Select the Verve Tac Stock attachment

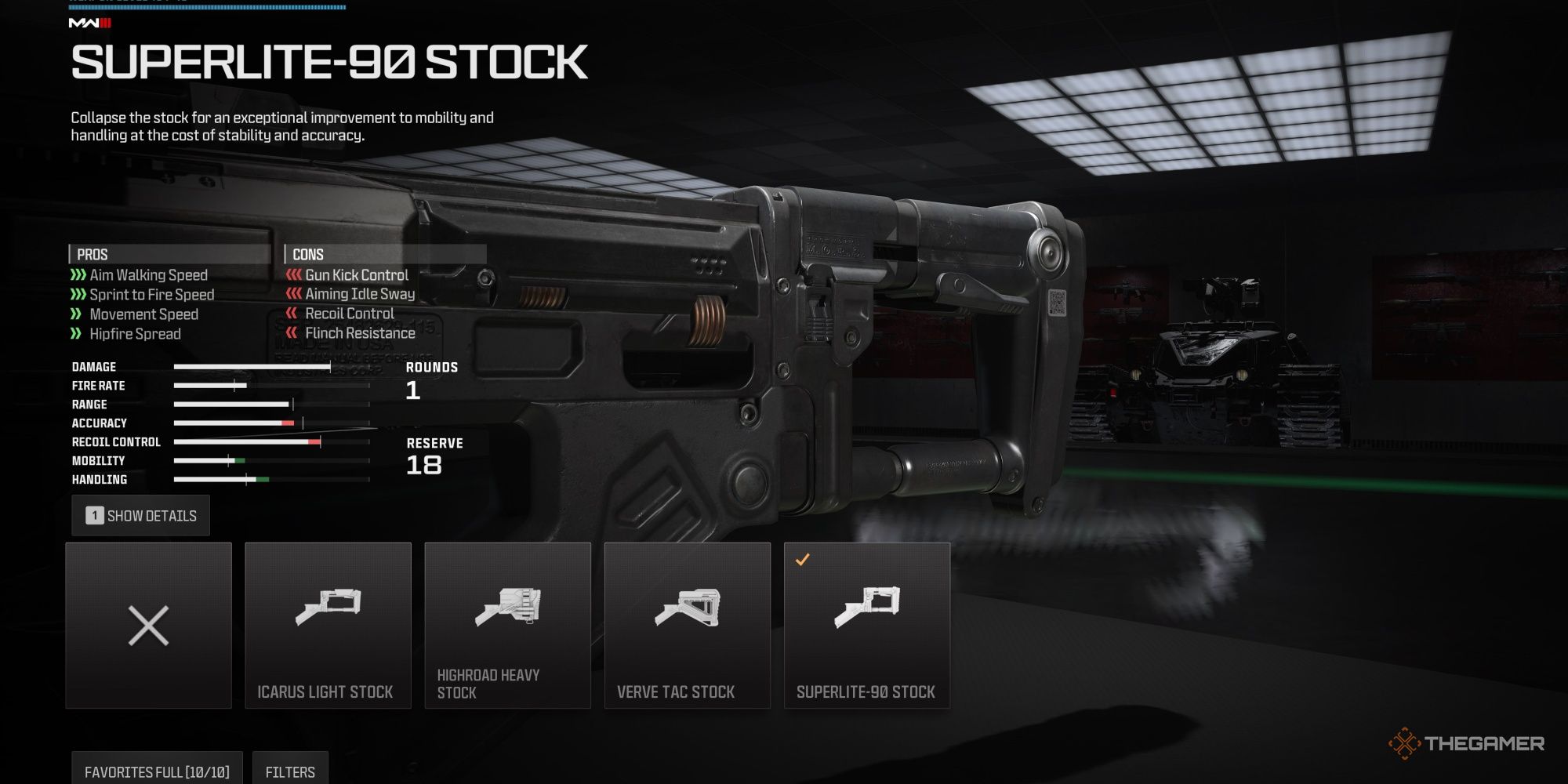687,623
